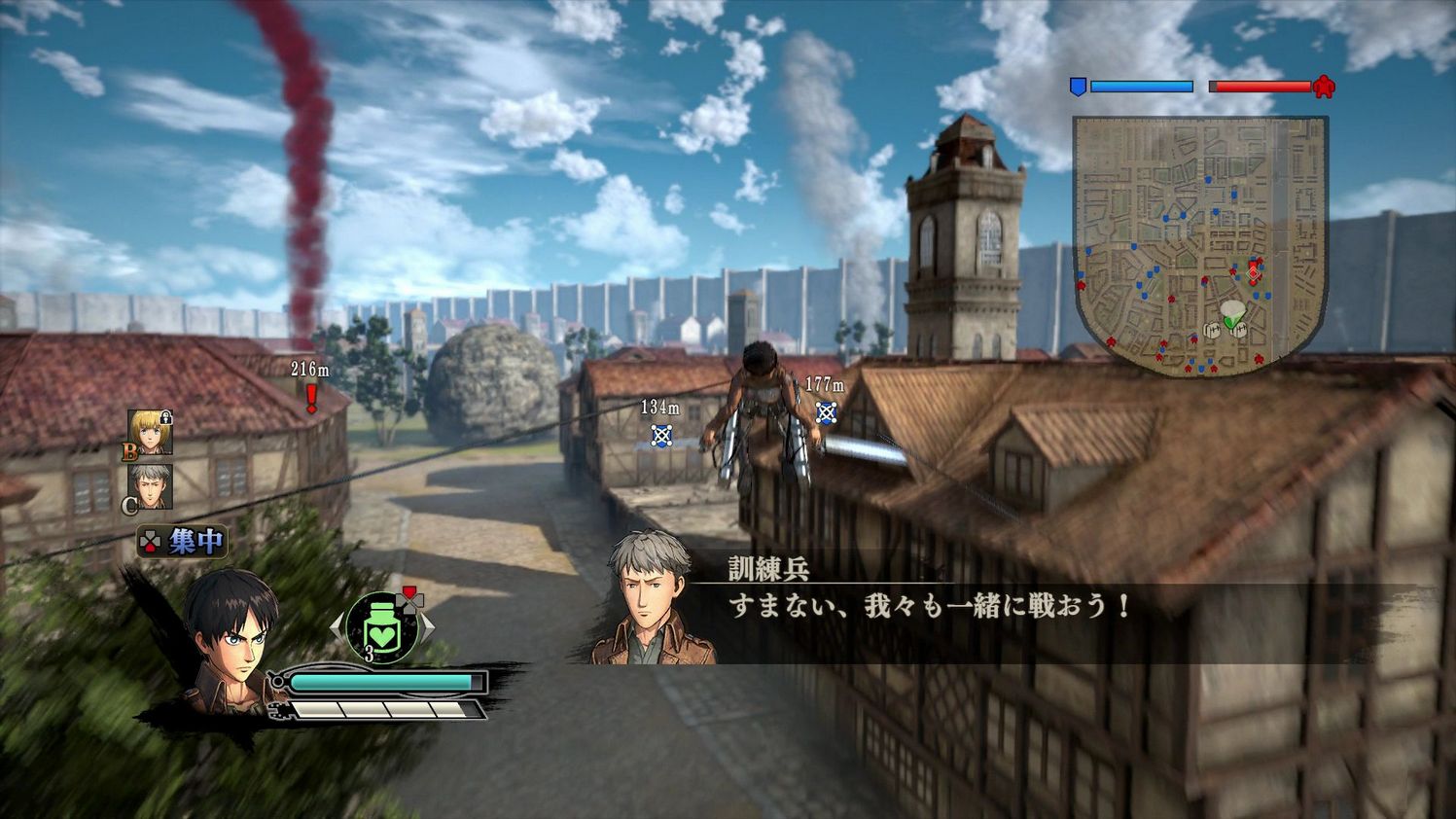Viewport: 1456px width, 819px height.
Task: Click the 177m scout badge marker
Action: (x=824, y=414)
